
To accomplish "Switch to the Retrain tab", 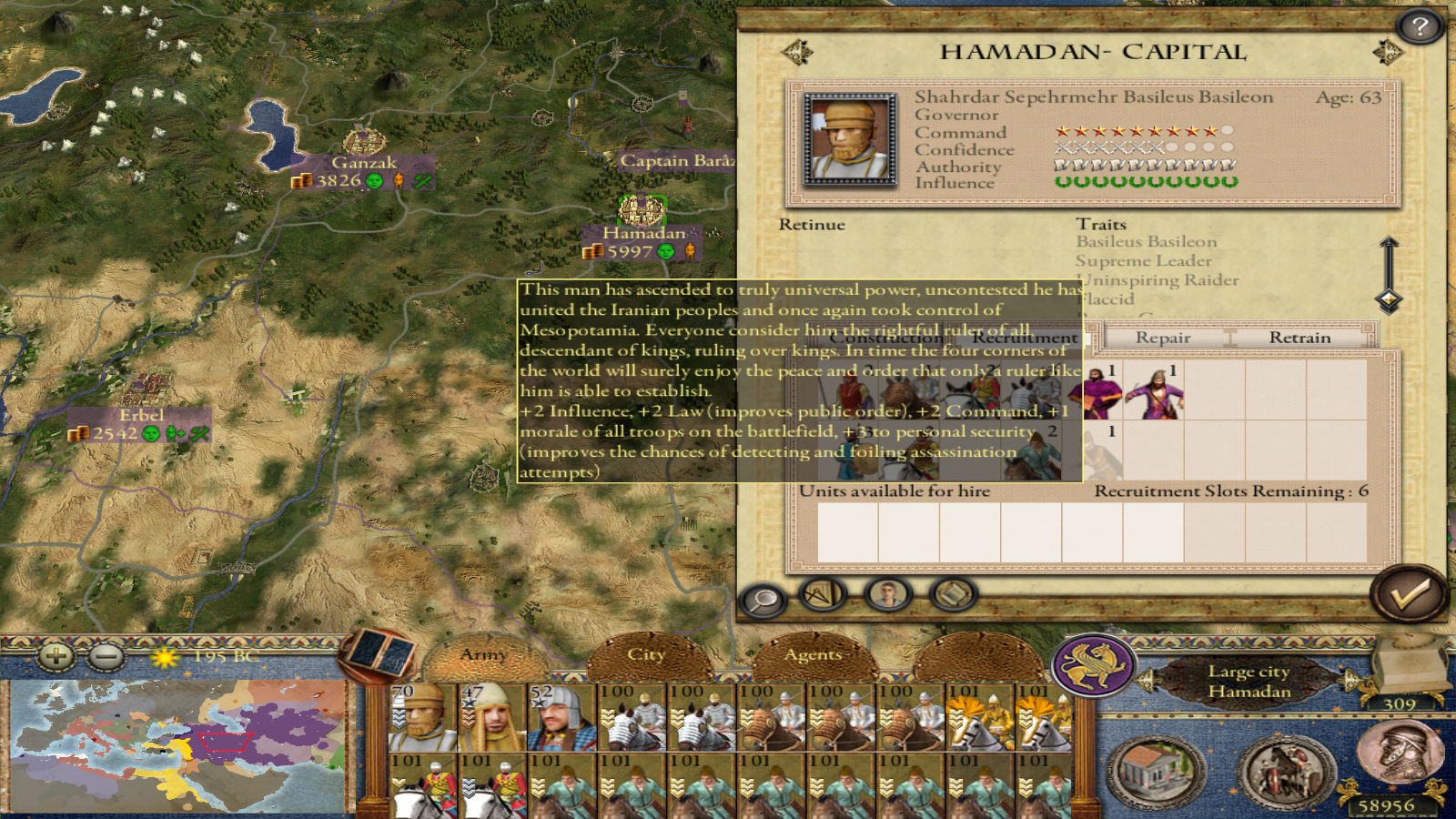I will (1299, 338).
